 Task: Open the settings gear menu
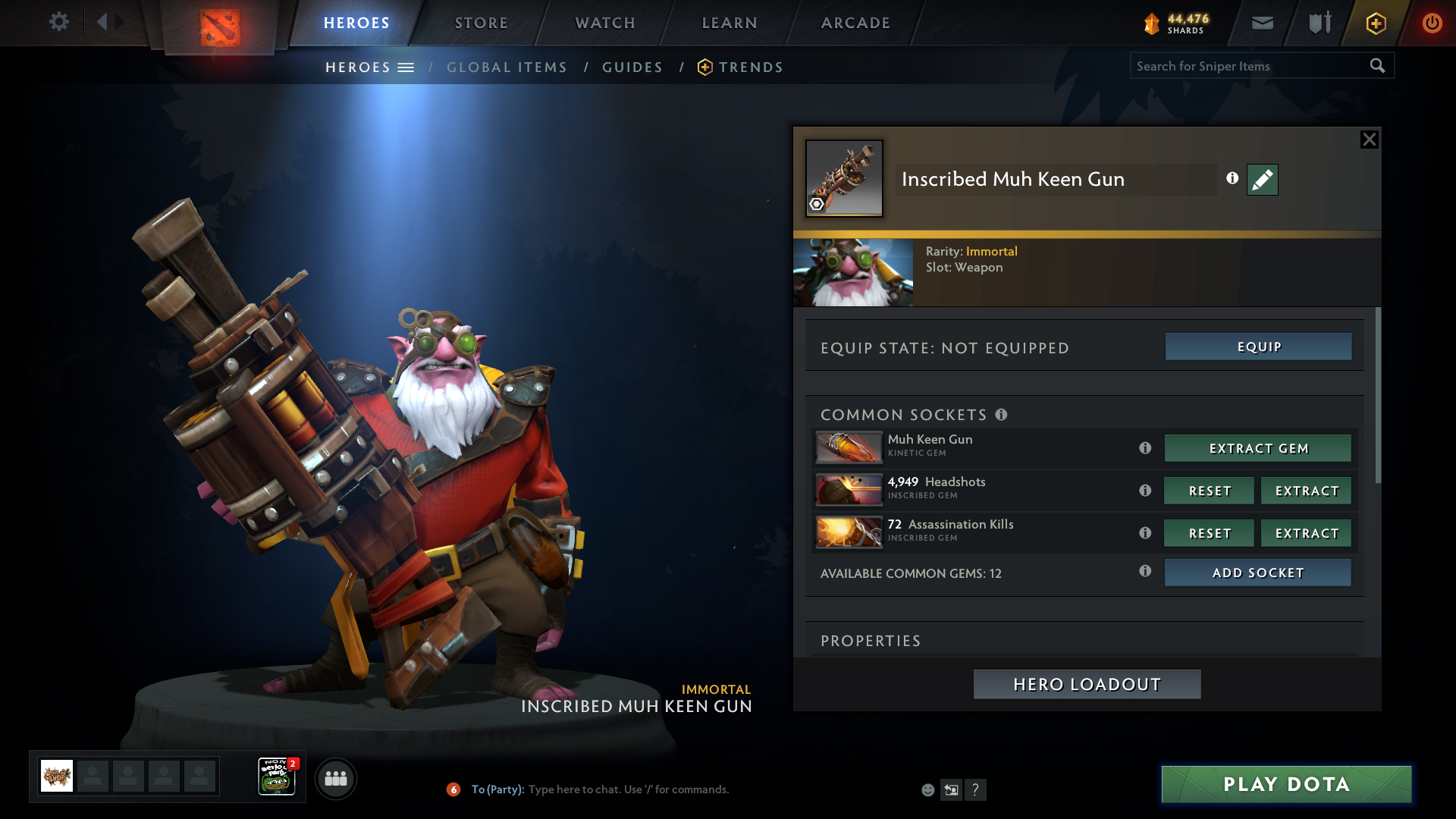click(58, 22)
